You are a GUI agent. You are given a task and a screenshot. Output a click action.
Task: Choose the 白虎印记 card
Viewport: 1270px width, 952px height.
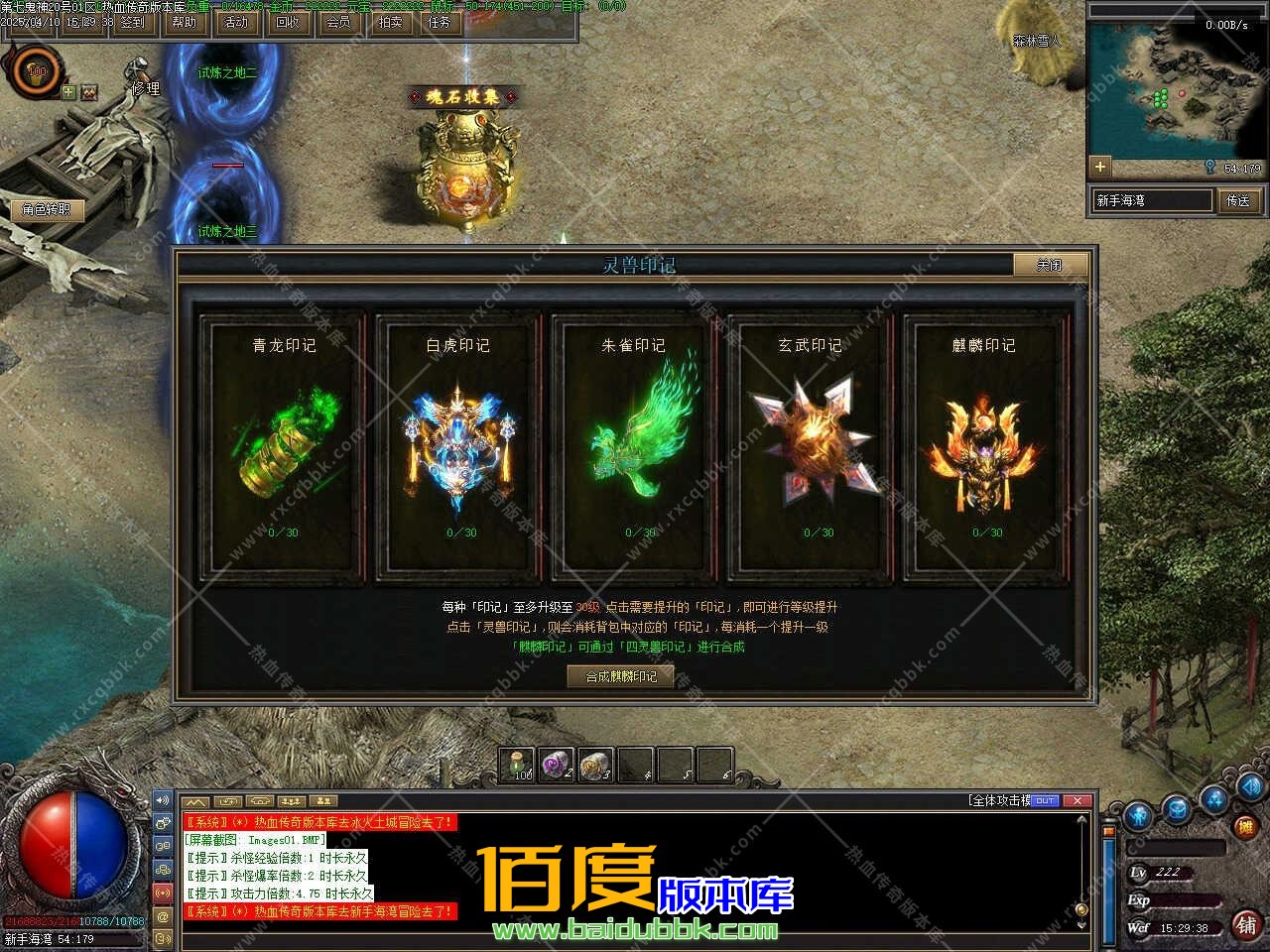point(458,444)
